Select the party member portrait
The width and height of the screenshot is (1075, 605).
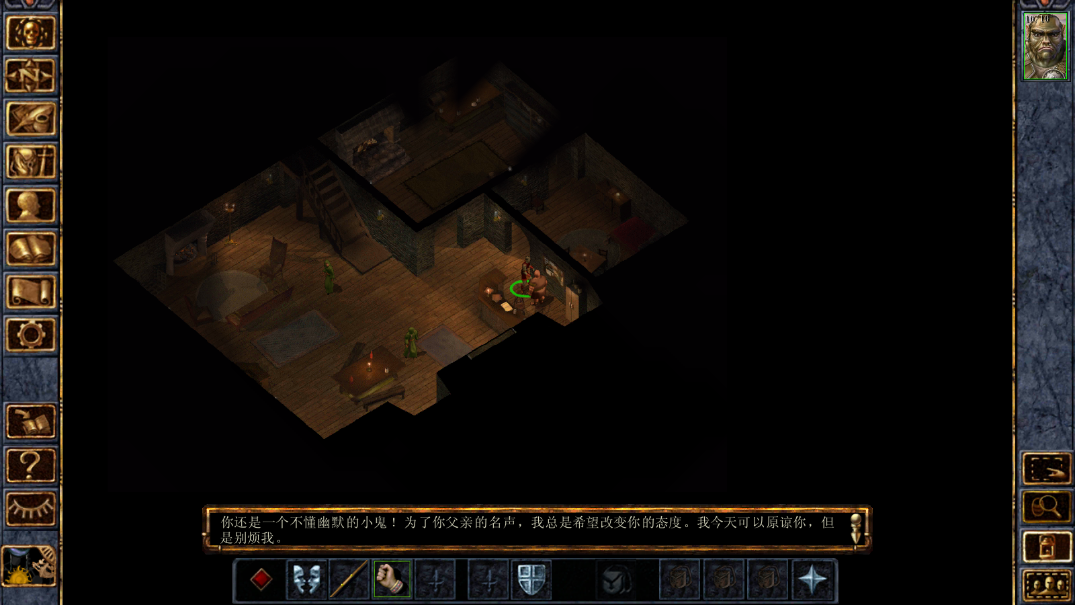tap(1045, 46)
